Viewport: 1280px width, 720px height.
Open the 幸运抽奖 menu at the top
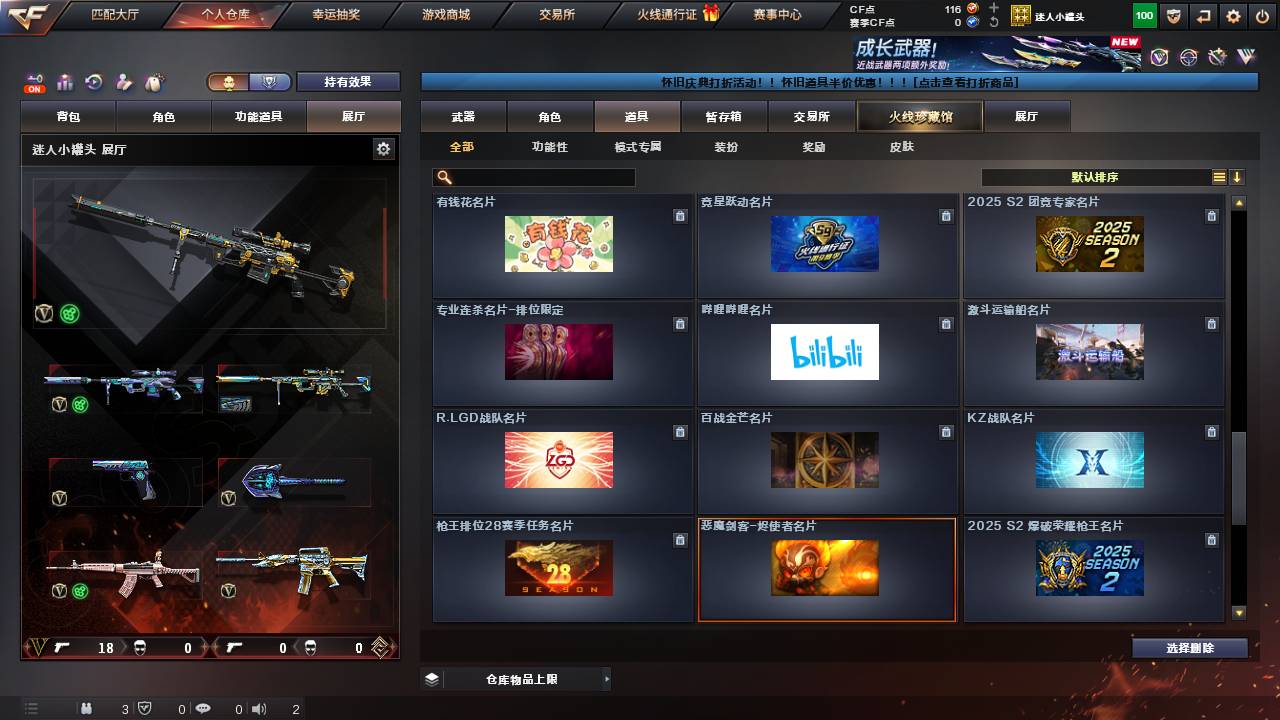(338, 14)
